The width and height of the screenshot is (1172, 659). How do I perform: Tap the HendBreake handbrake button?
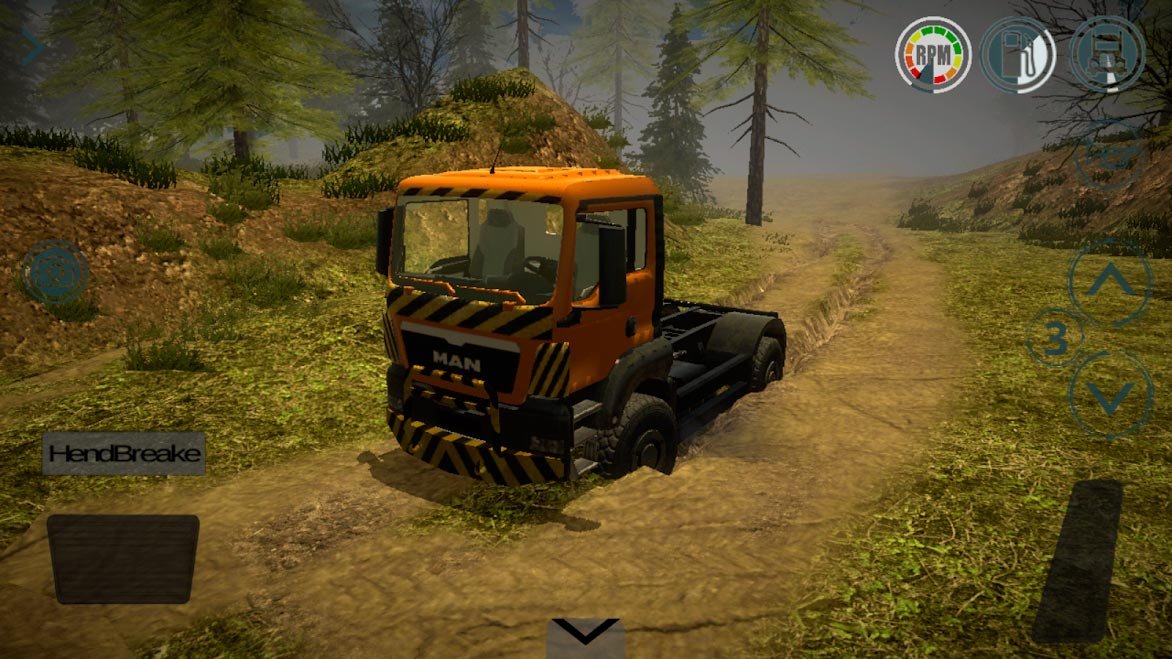point(124,454)
